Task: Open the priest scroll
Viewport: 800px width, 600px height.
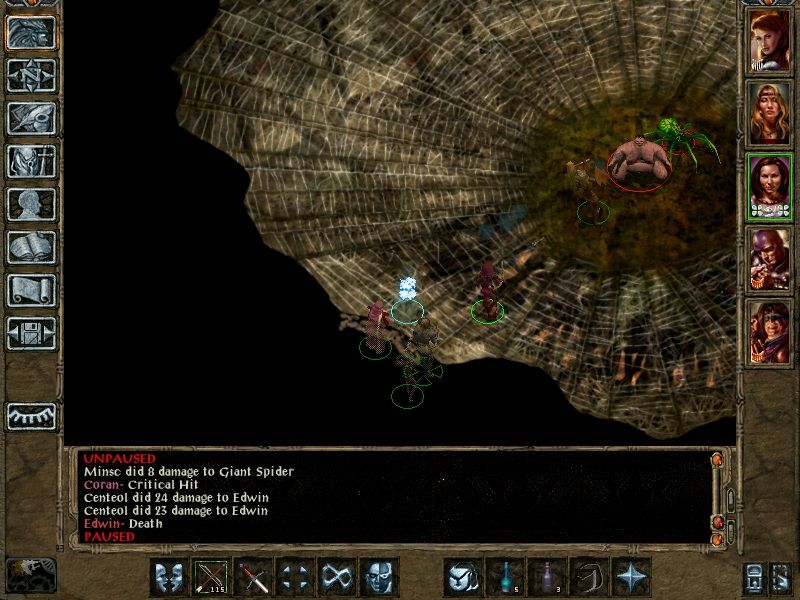Action: pos(31,290)
